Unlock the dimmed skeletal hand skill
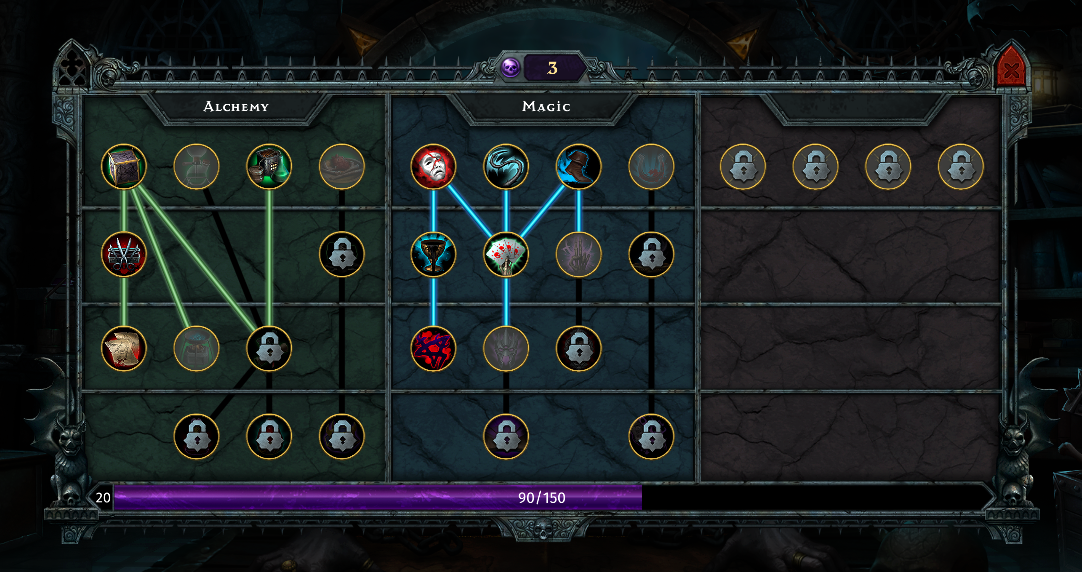1082x572 pixels. coord(578,255)
